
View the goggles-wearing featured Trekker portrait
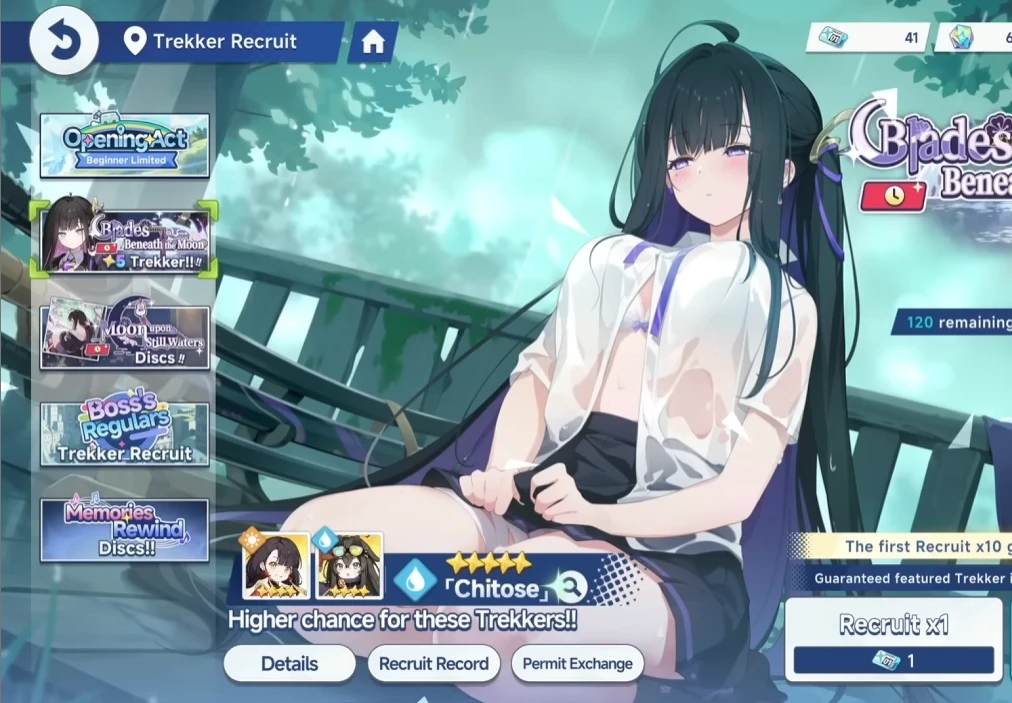[x=349, y=565]
